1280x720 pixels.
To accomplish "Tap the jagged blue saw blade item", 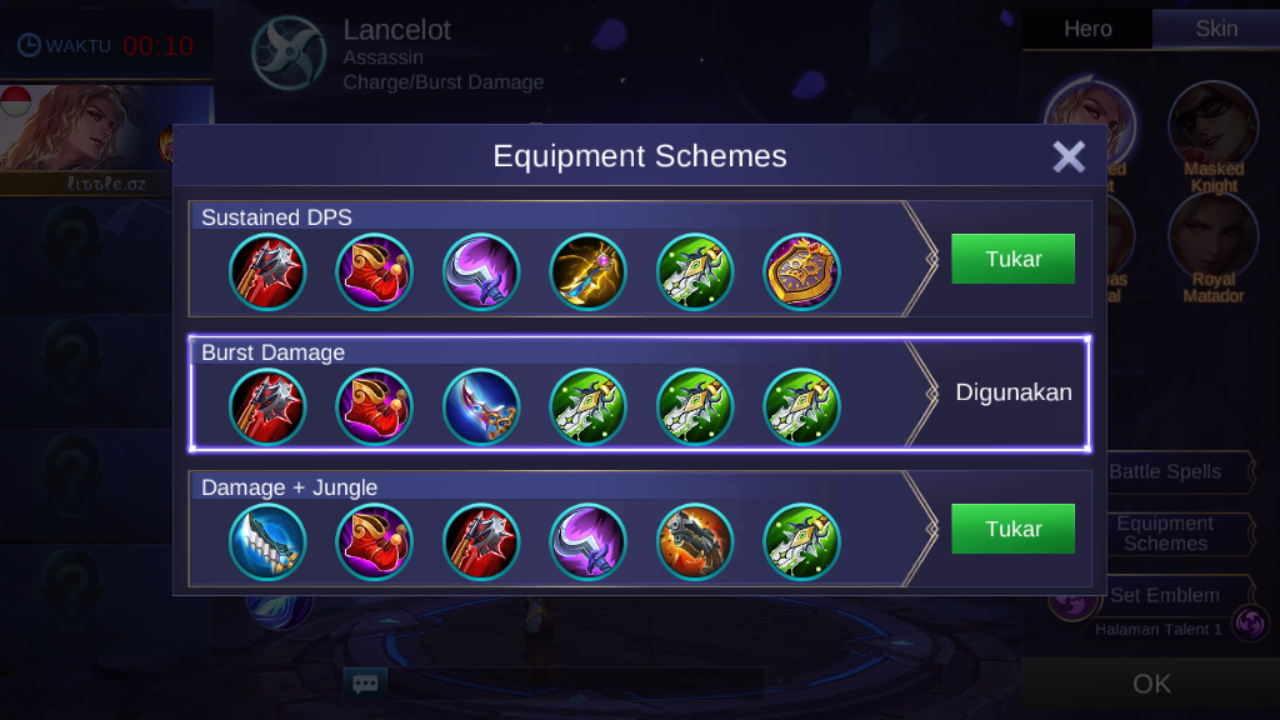I will pyautogui.click(x=267, y=542).
